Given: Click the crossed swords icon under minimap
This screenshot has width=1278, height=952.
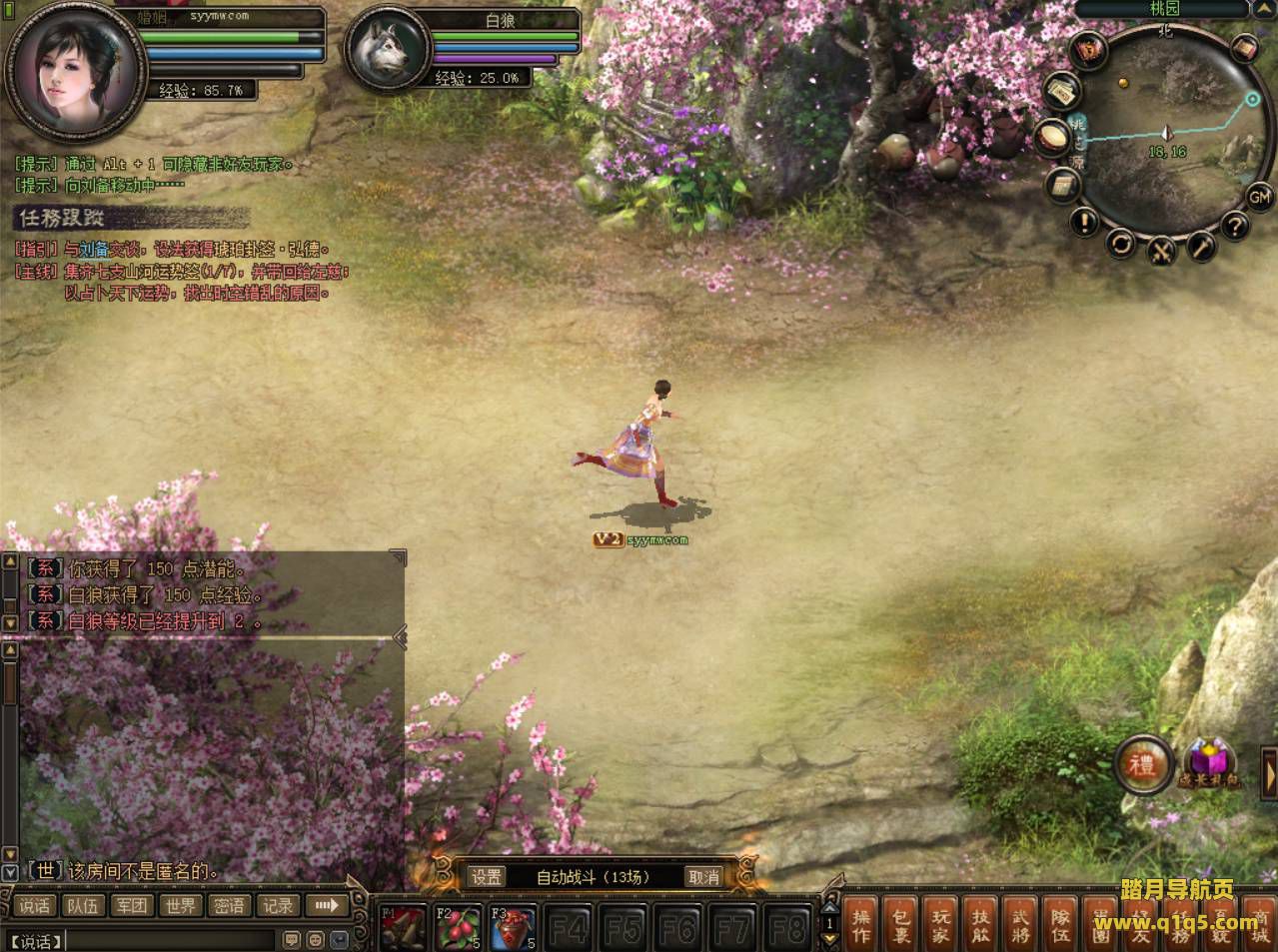Looking at the screenshot, I should [1160, 251].
